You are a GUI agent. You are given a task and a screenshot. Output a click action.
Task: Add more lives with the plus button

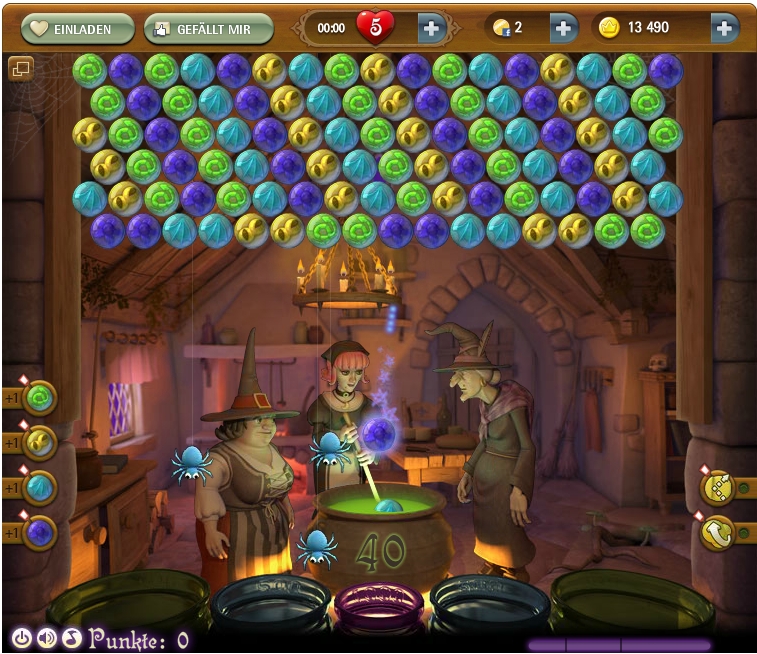pyautogui.click(x=431, y=29)
